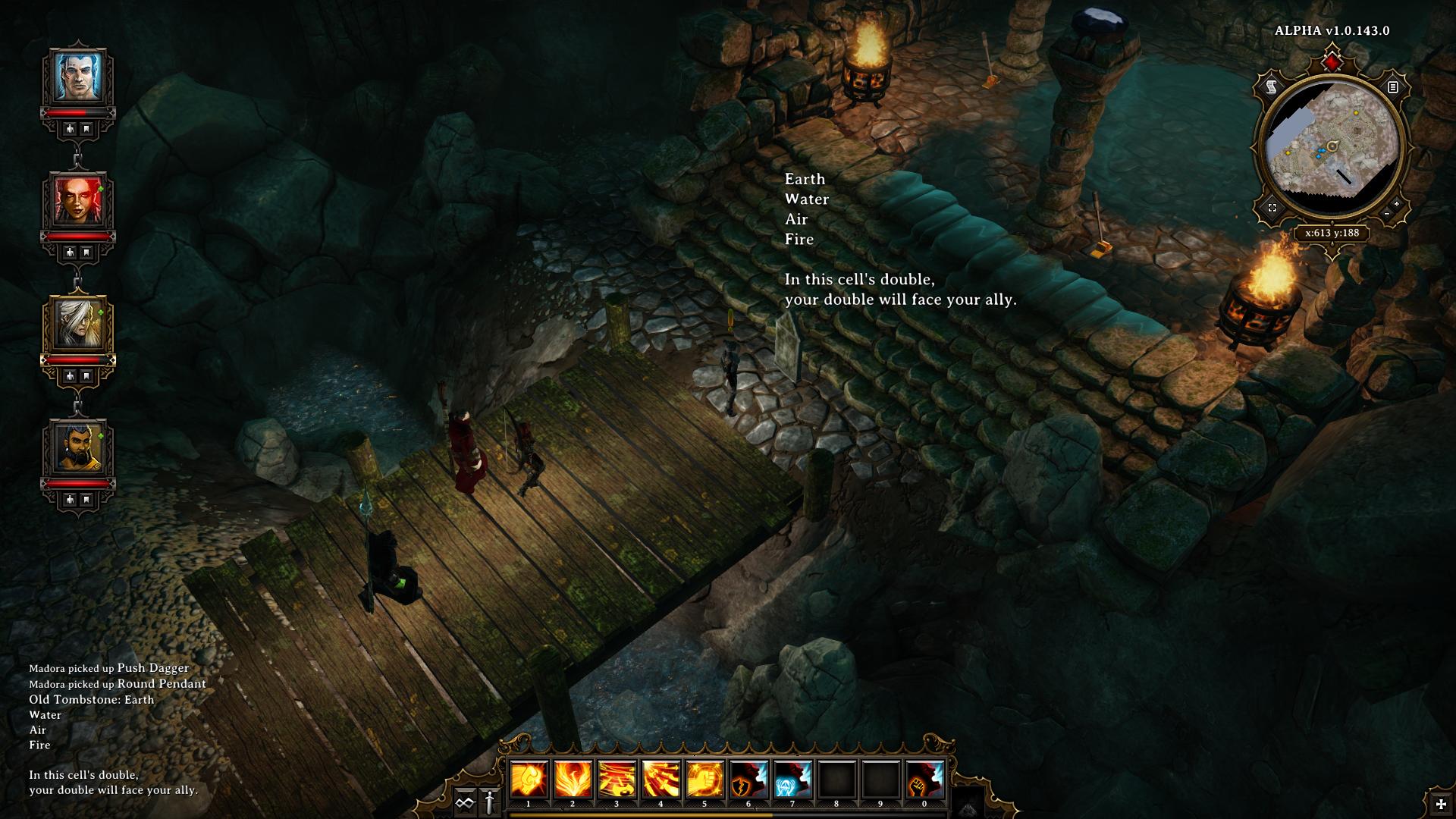Activate the raised fist shout skill in slot 0
1456x819 pixels.
pyautogui.click(x=924, y=780)
